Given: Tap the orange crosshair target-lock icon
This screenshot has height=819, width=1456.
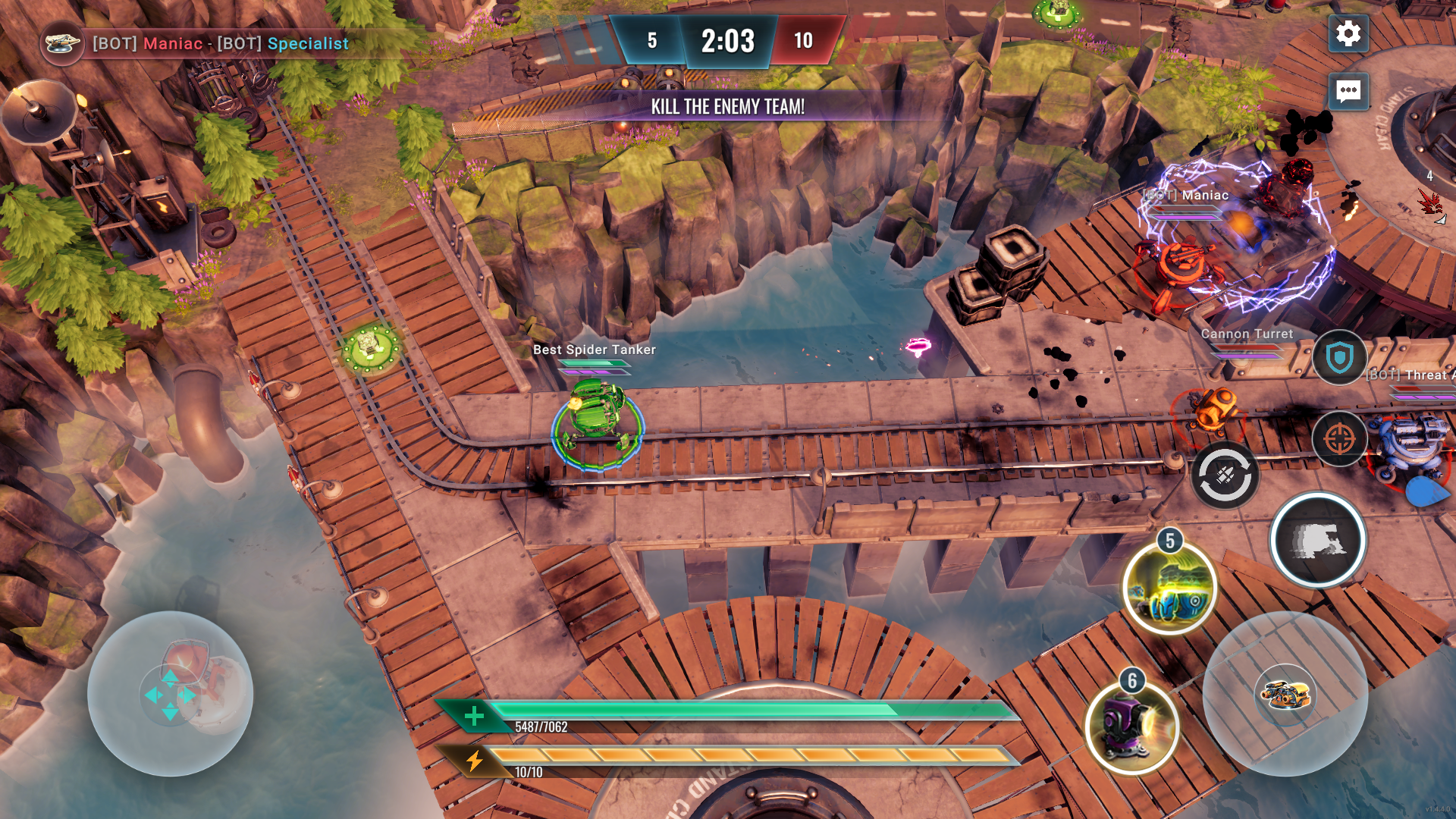Looking at the screenshot, I should point(1339,438).
